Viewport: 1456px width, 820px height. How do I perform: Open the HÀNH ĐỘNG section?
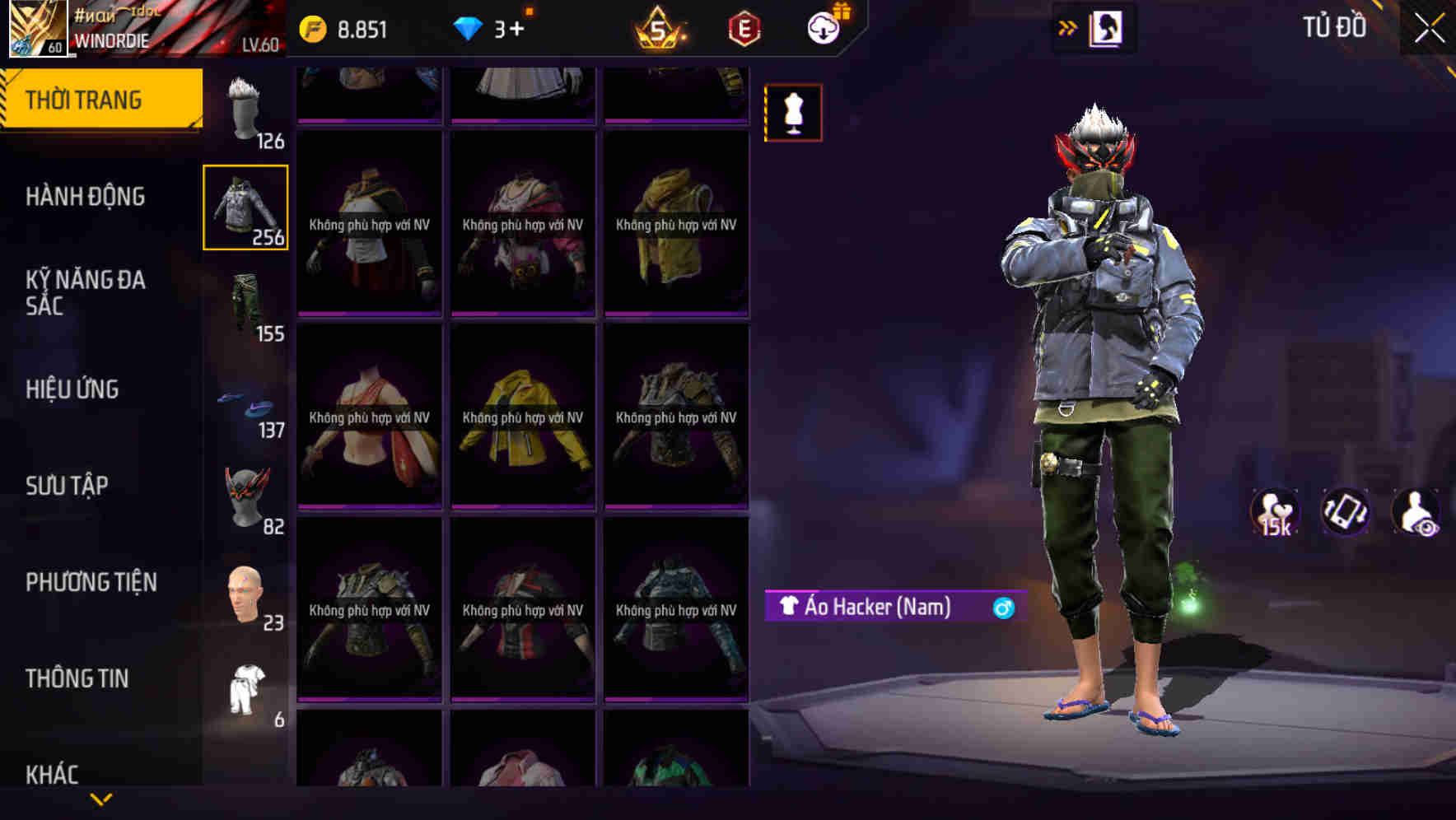(x=86, y=197)
